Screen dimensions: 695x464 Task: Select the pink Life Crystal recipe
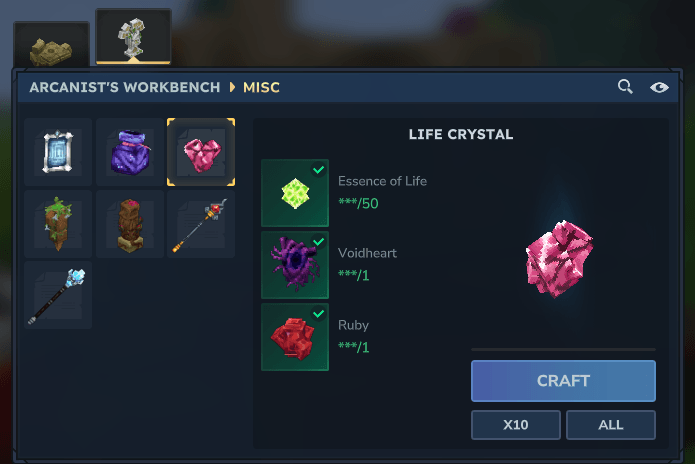pyautogui.click(x=201, y=152)
